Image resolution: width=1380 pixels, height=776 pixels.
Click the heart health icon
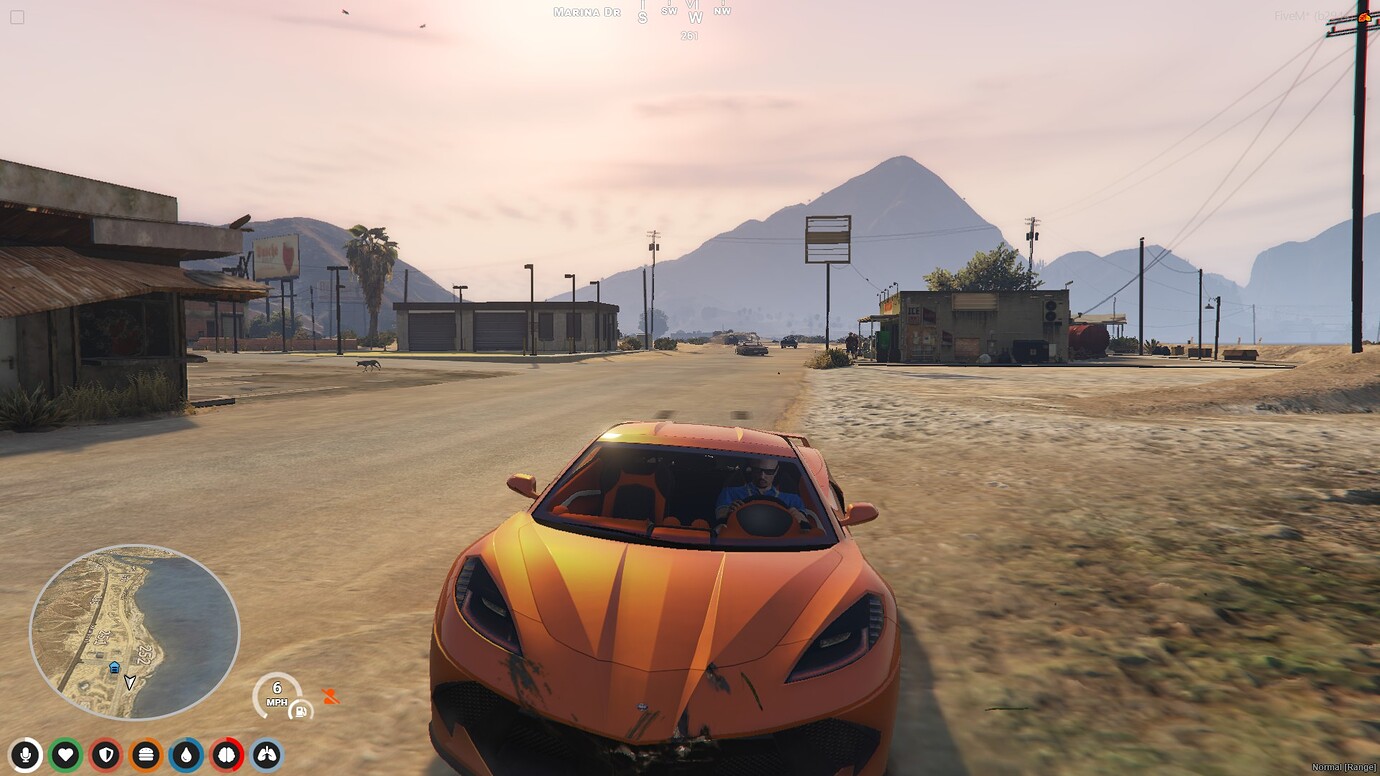pos(62,755)
